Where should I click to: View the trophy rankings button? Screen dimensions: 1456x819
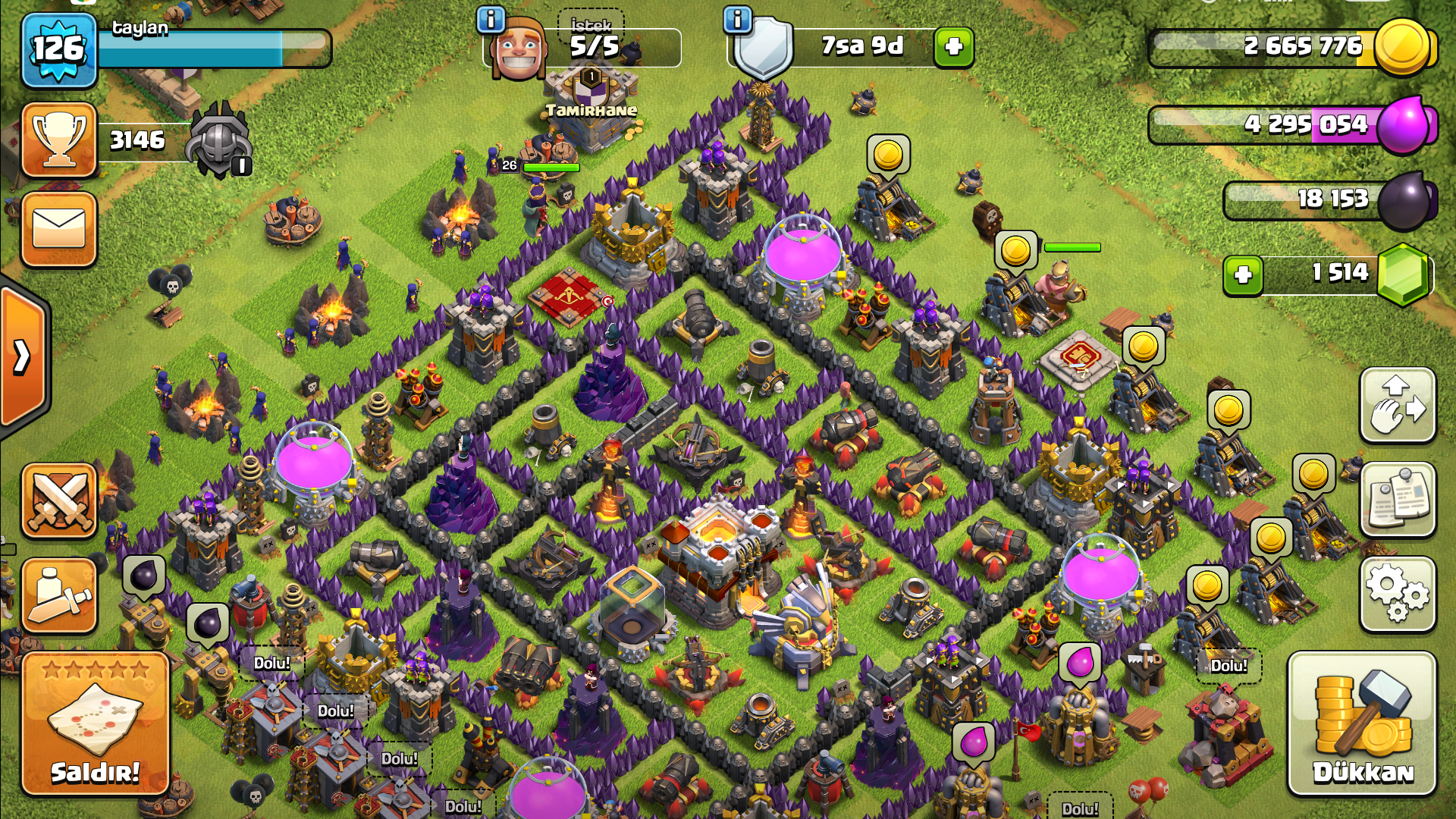pyautogui.click(x=59, y=140)
